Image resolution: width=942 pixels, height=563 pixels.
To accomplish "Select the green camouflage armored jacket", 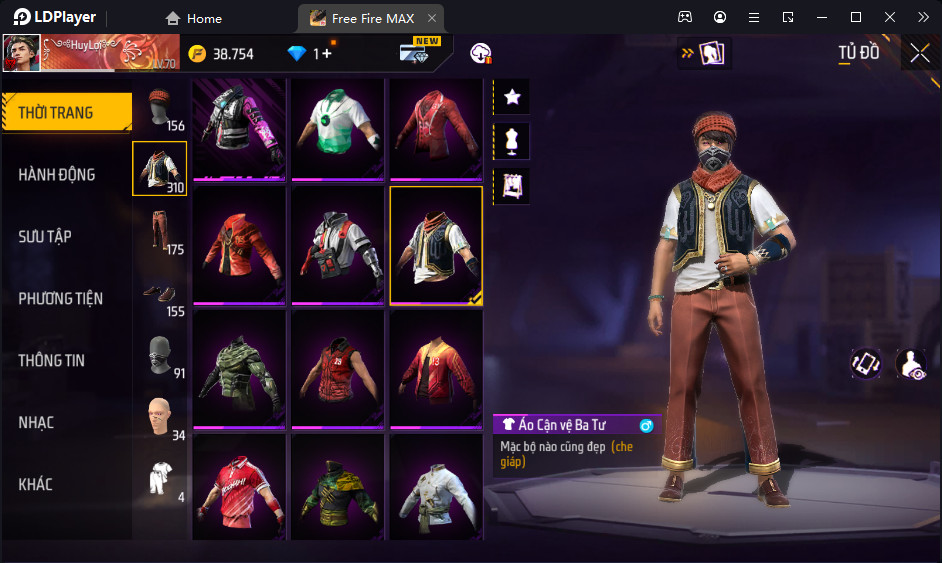I will [x=239, y=369].
